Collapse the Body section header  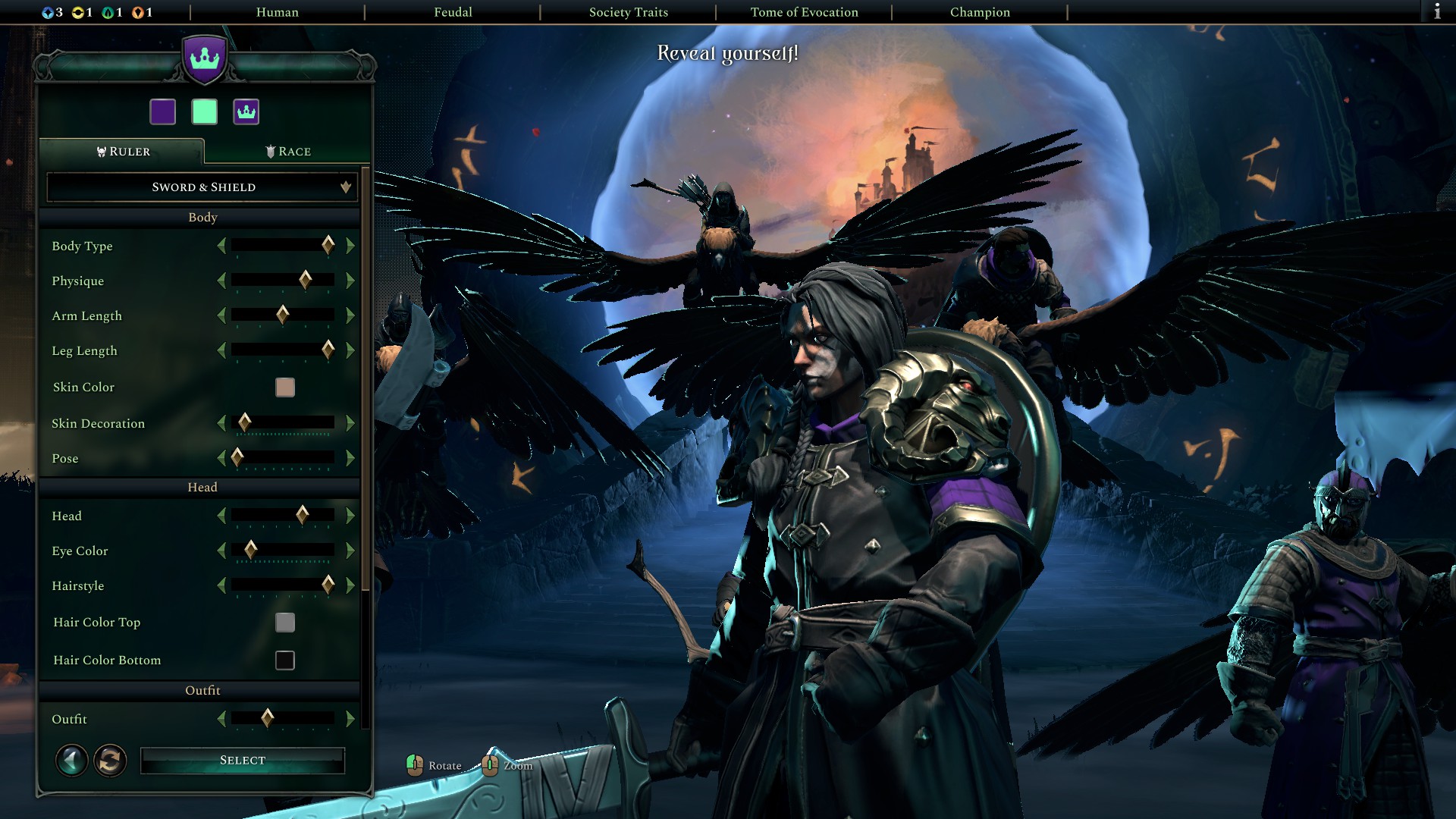pyautogui.click(x=202, y=217)
